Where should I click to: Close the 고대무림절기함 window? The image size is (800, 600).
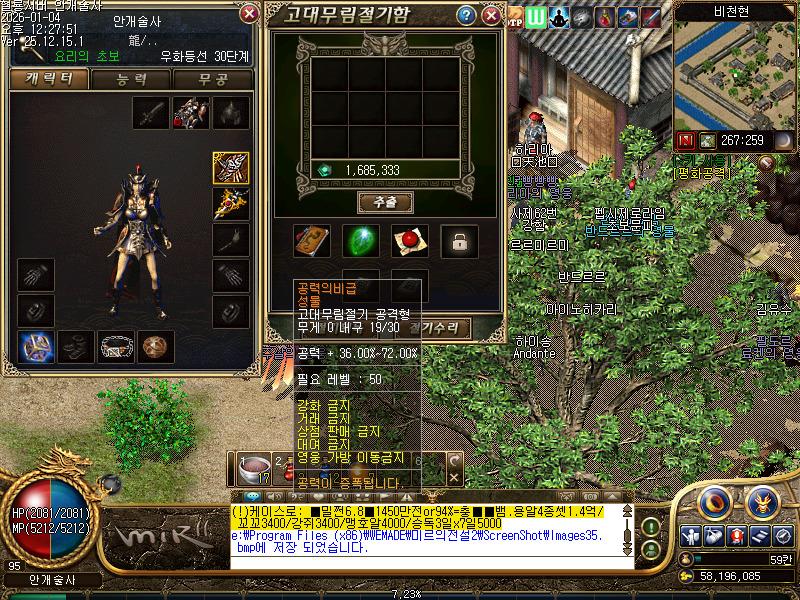tap(491, 16)
